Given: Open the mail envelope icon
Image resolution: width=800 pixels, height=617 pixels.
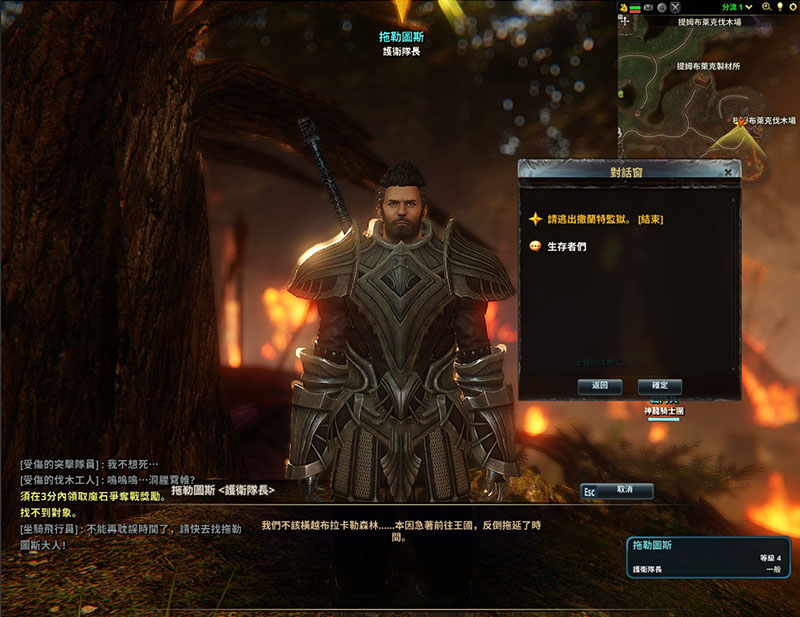Looking at the screenshot, I should pyautogui.click(x=648, y=7).
